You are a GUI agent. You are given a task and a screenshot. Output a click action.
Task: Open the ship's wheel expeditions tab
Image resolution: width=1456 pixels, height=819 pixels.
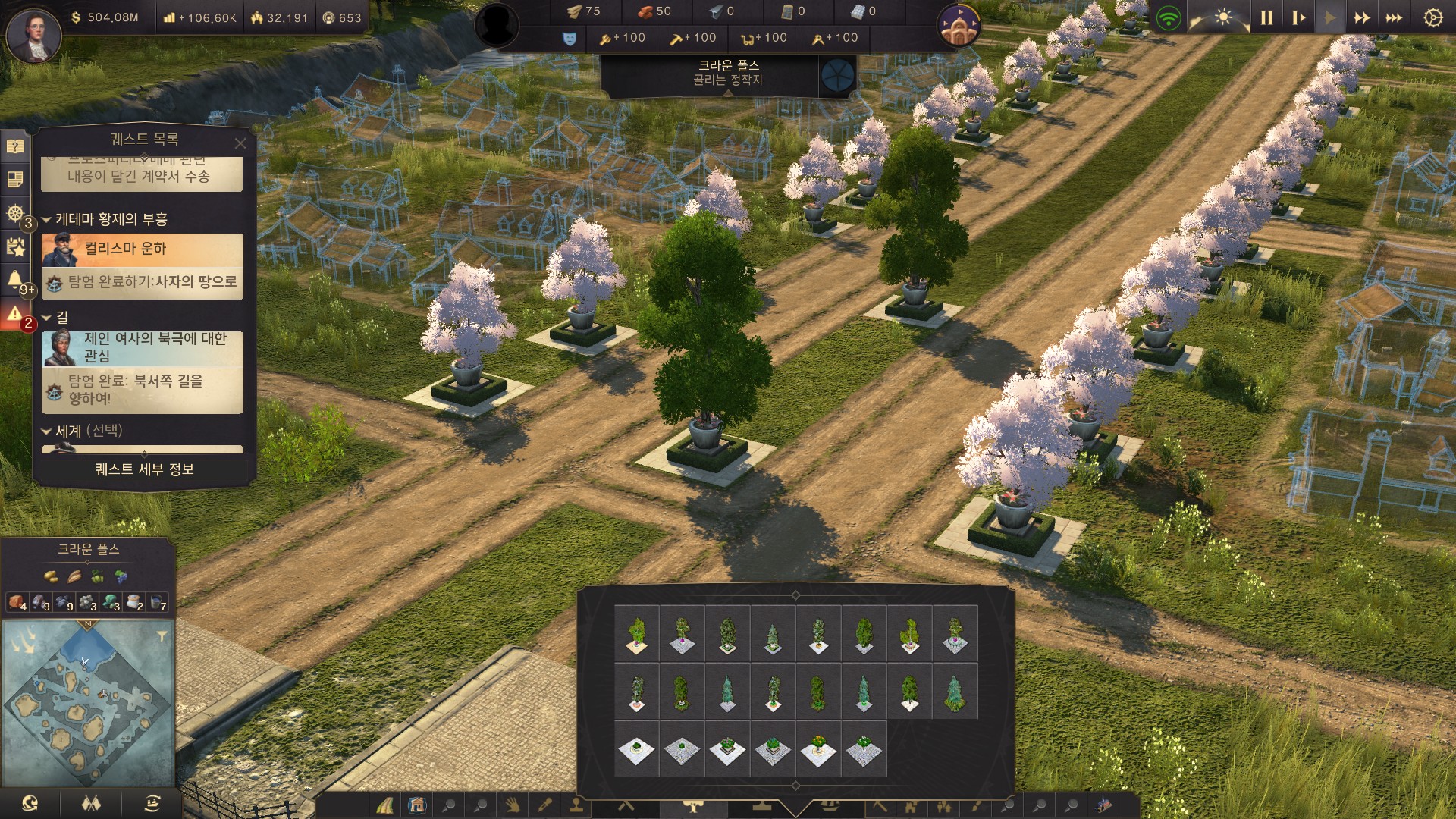[x=15, y=213]
